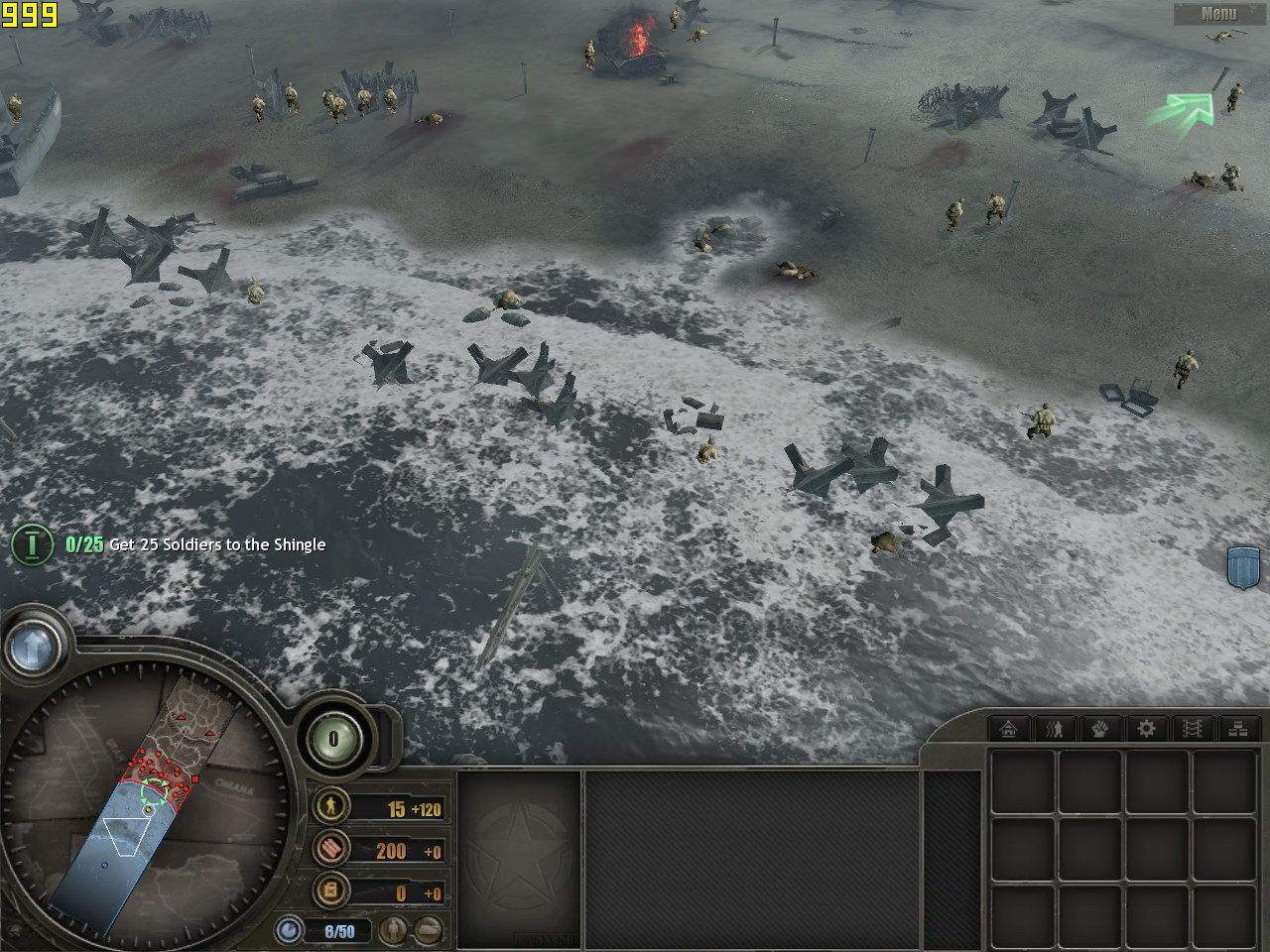Open the house icon tab

[x=1009, y=729]
